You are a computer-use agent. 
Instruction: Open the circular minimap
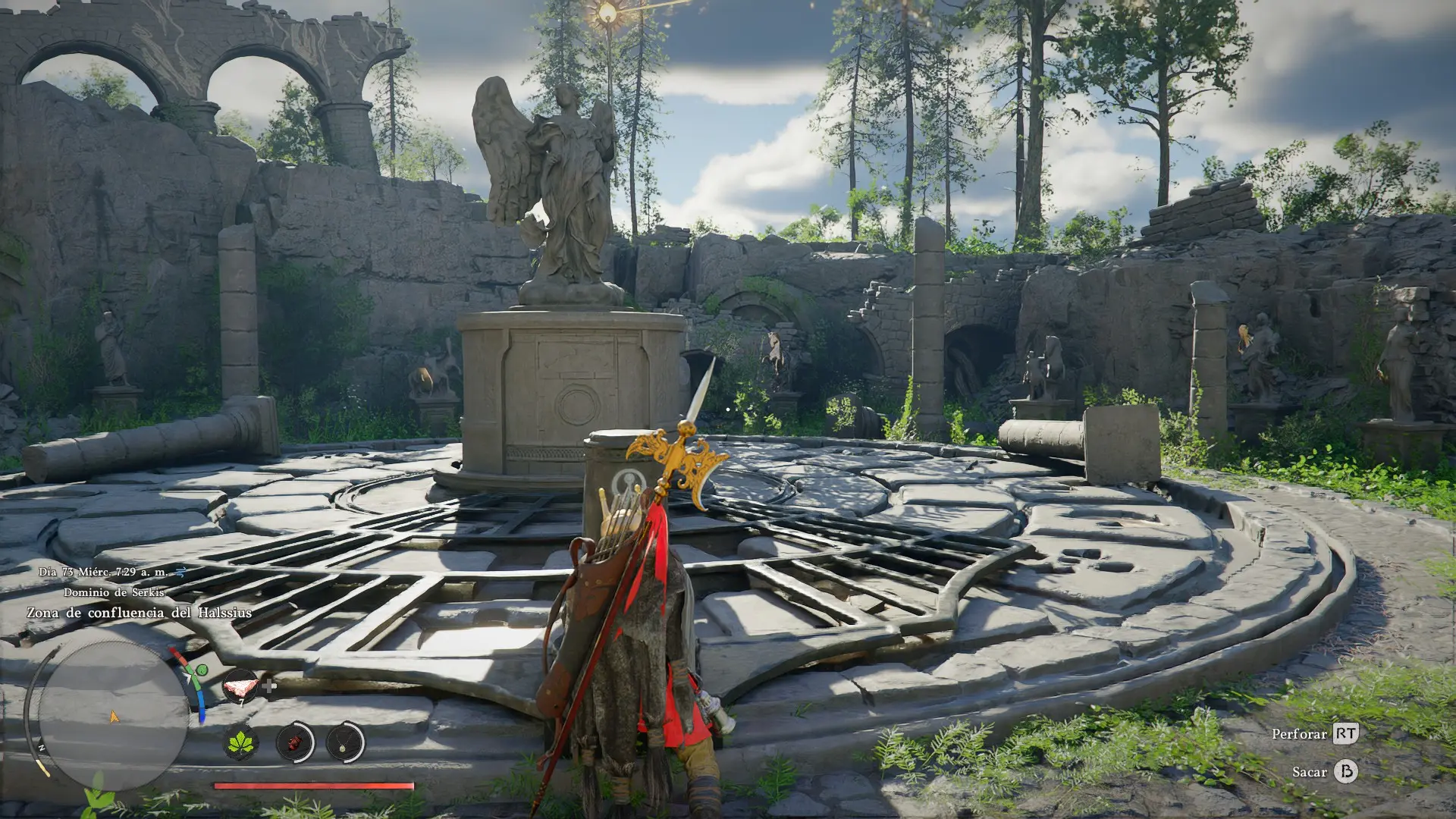112,716
